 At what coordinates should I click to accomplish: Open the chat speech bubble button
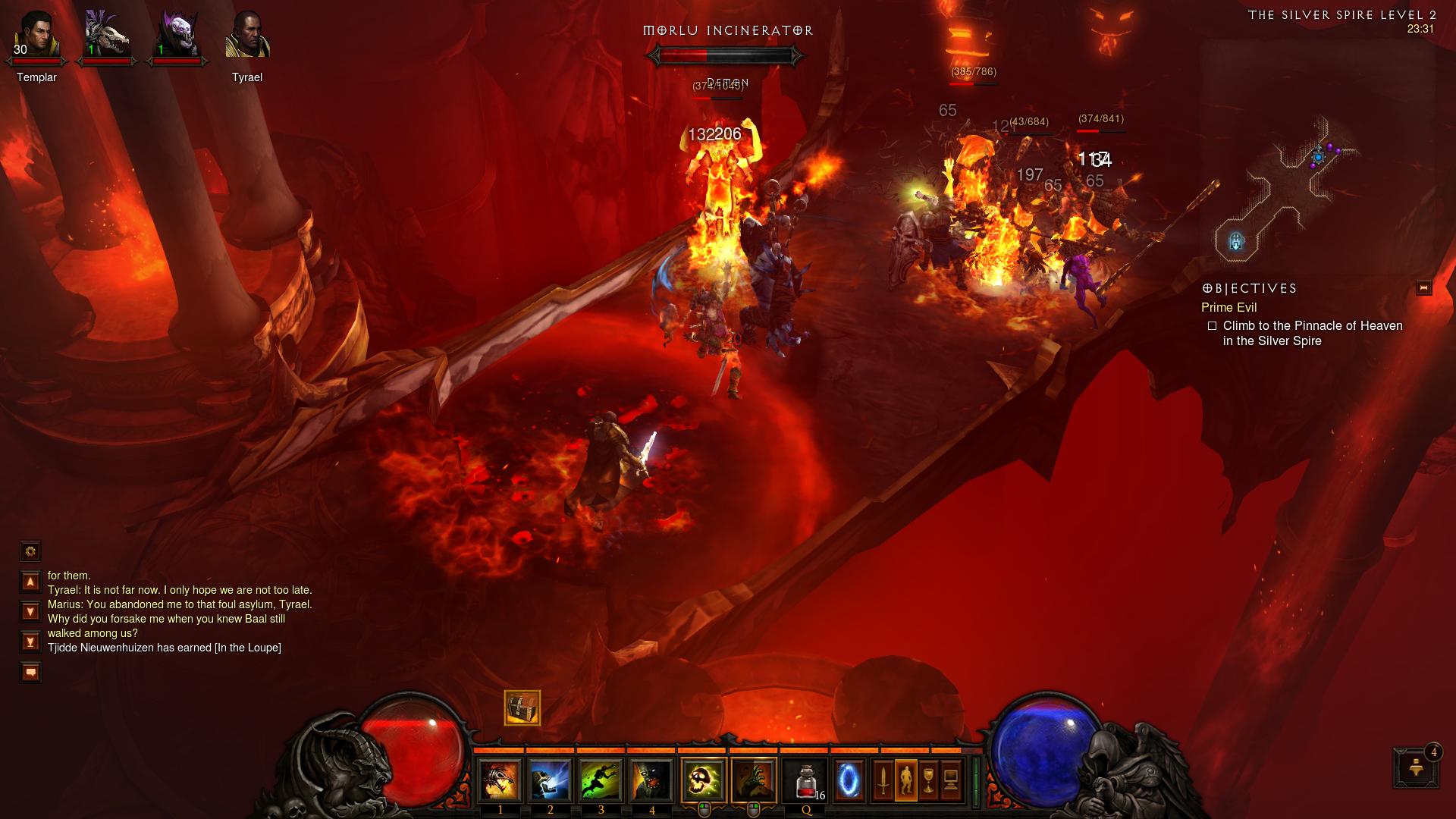pyautogui.click(x=30, y=673)
